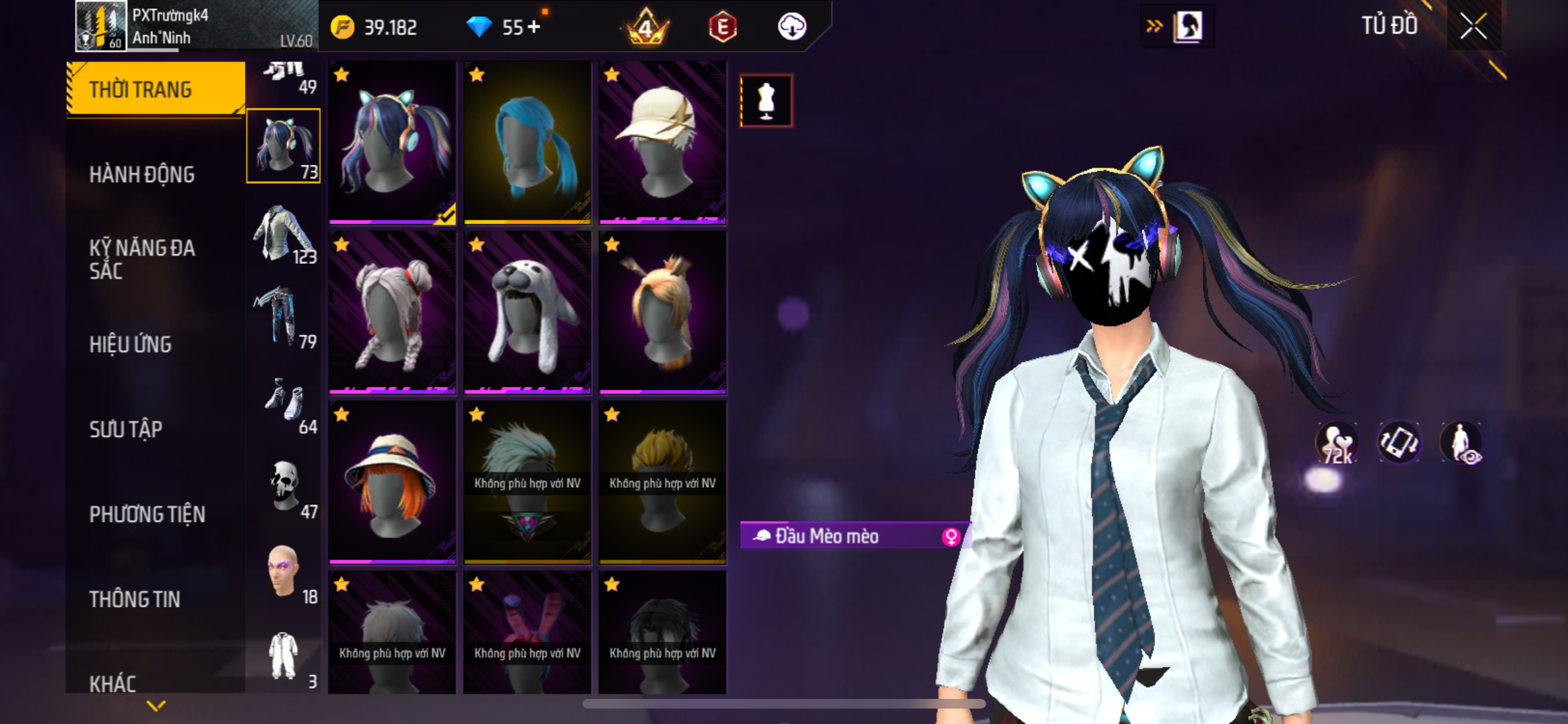Screen dimensions: 1568x724
Task: Choose the bucket hat with orange hair
Action: [392, 483]
